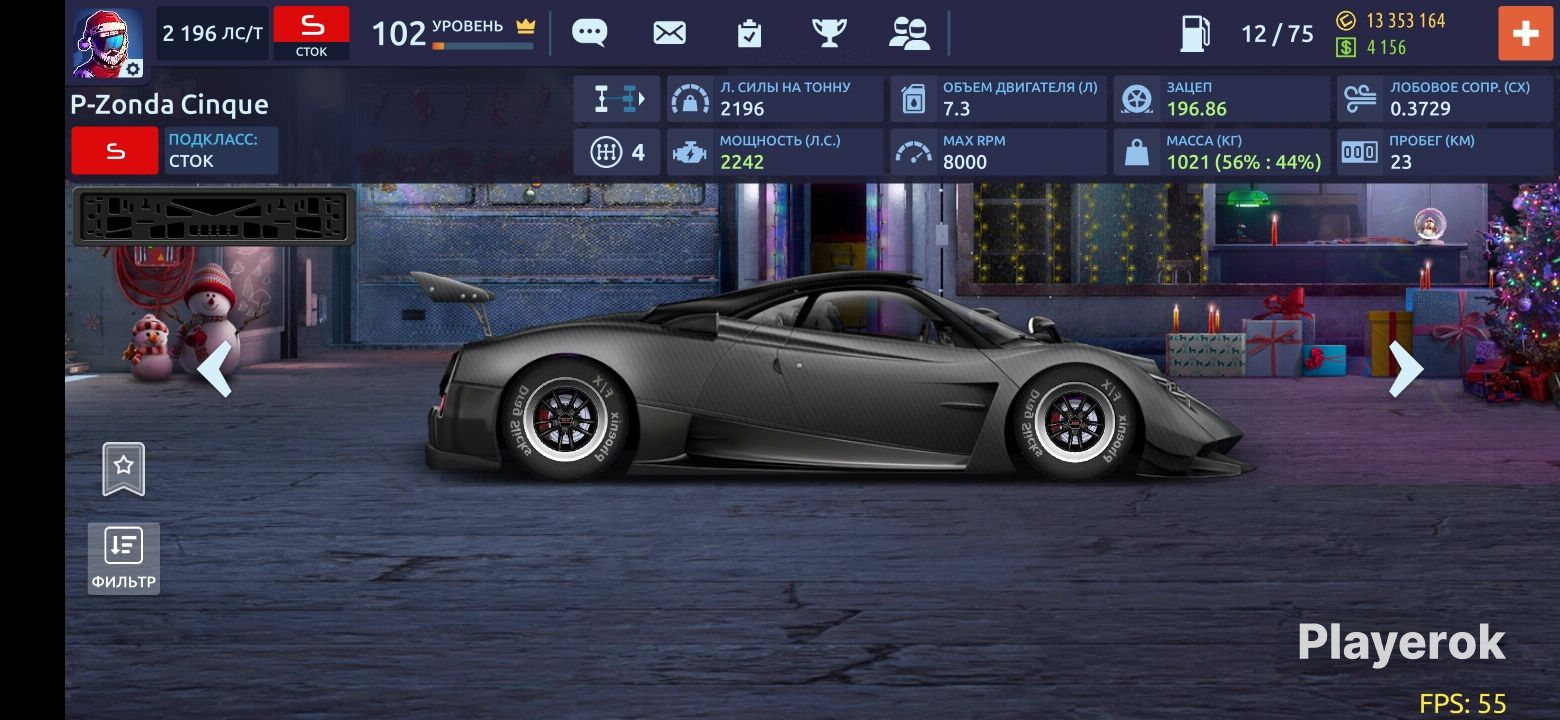Viewport: 1560px width, 720px height.
Task: Open the Фильтр car filter
Action: click(x=124, y=558)
